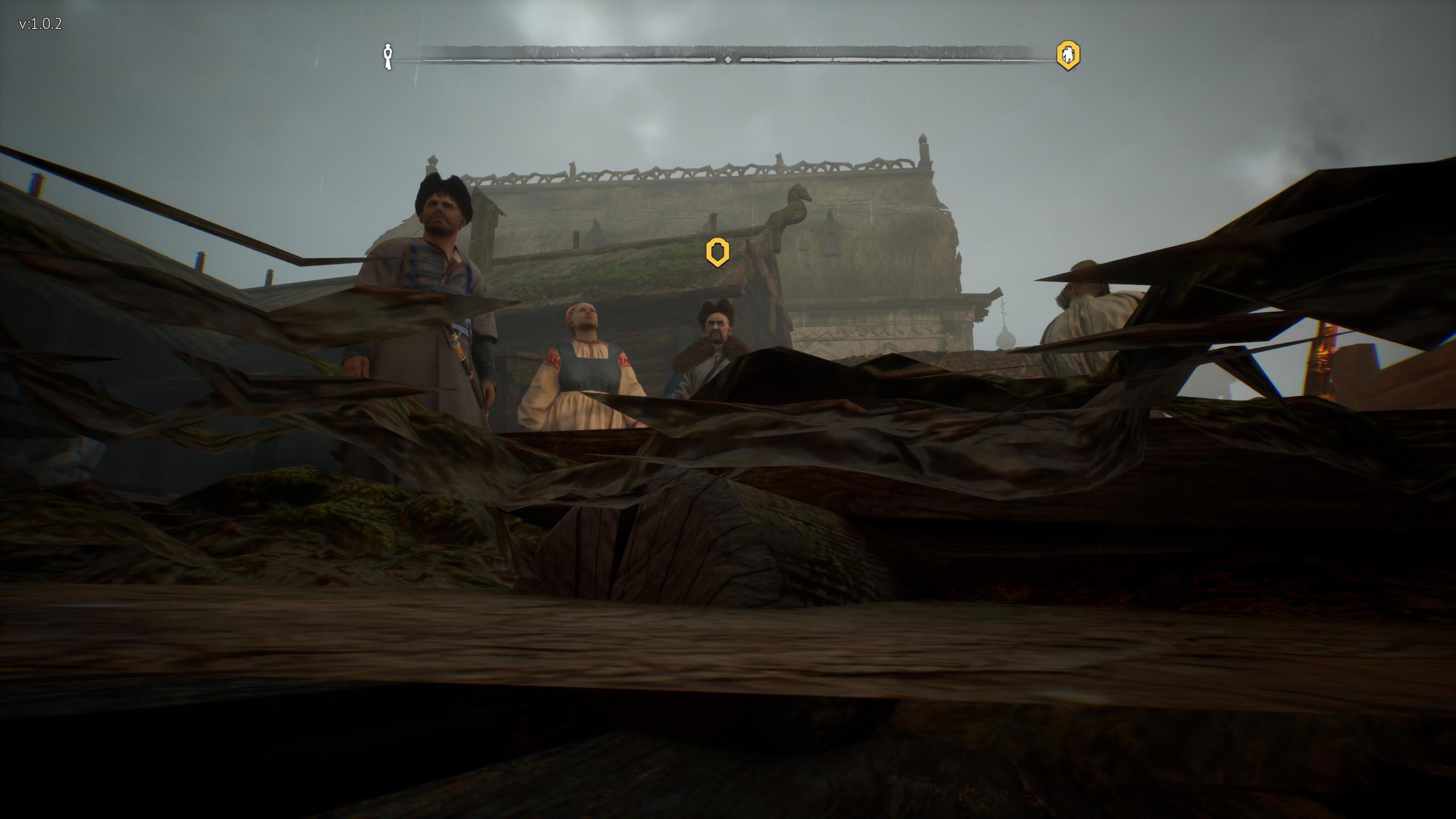Click the yellow objective marker on the compass bar

click(x=1068, y=56)
